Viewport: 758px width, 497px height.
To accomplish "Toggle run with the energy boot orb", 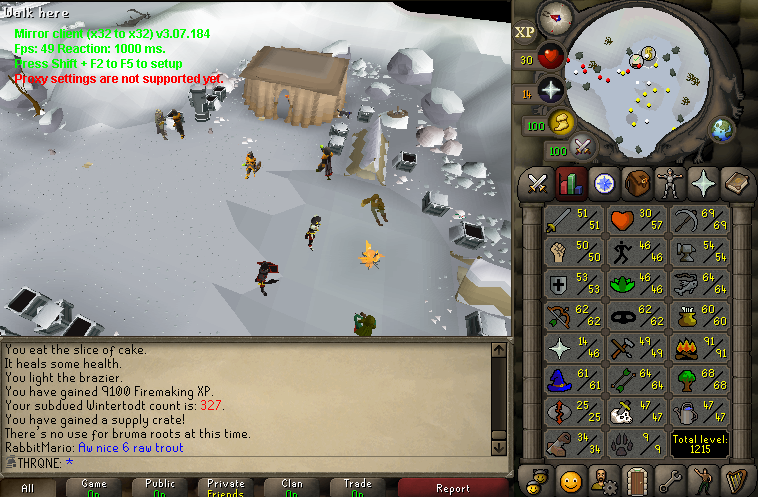I will [560, 122].
